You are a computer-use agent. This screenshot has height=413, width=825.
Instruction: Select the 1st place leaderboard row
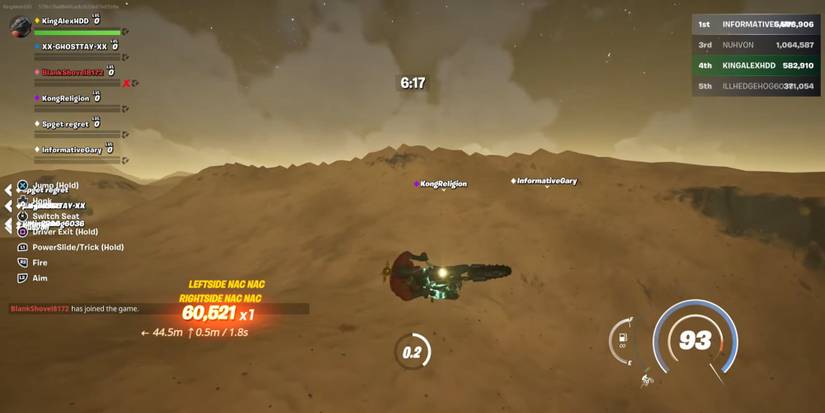pos(755,25)
